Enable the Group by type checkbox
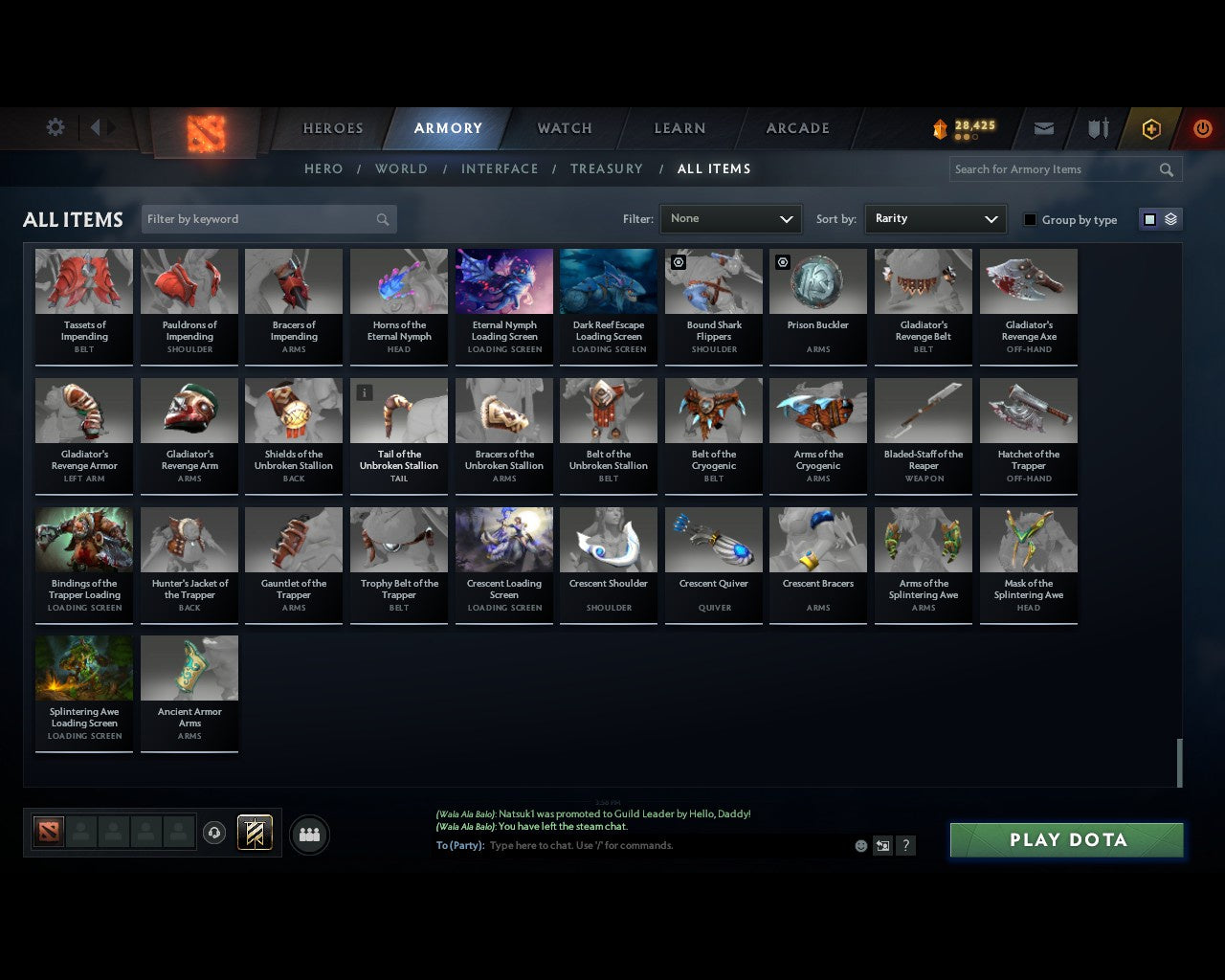1225x980 pixels. [x=1030, y=219]
